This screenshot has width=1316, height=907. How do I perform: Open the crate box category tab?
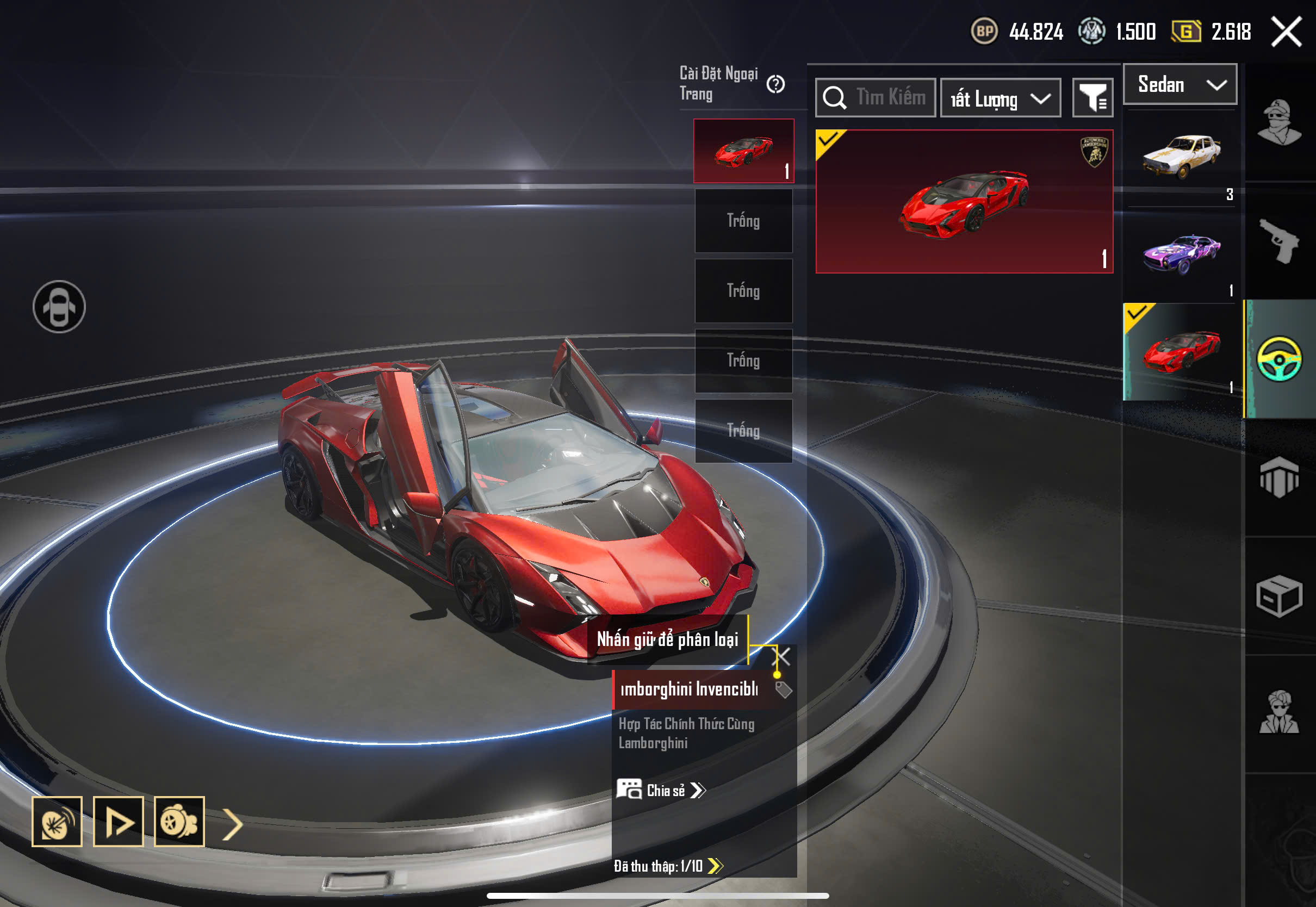[1280, 596]
